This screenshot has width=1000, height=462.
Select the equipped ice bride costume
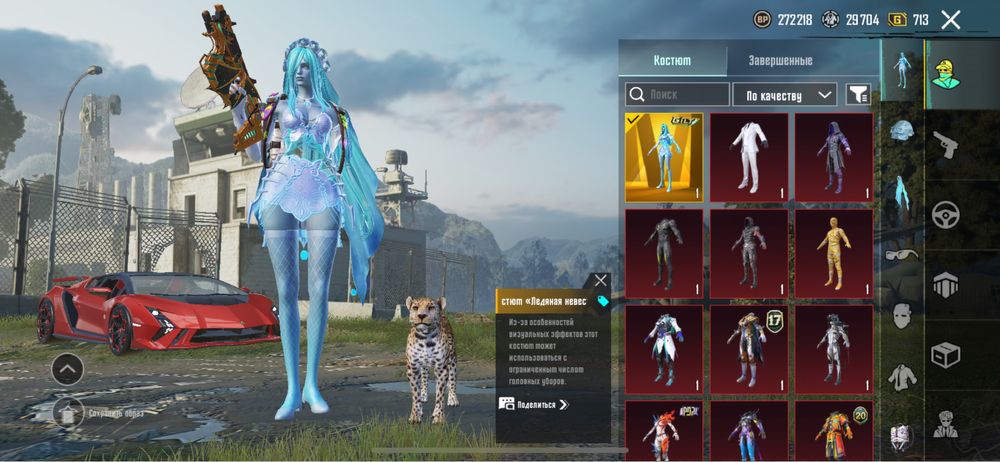click(664, 157)
